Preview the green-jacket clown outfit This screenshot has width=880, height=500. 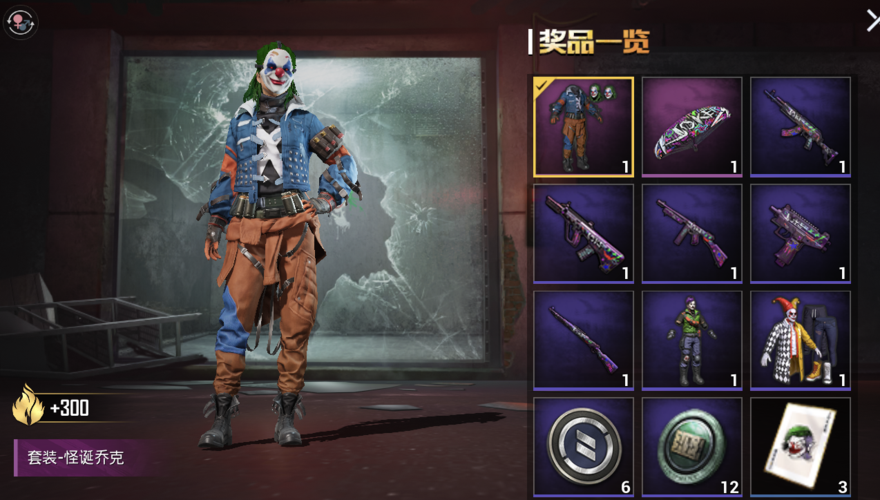[x=692, y=340]
